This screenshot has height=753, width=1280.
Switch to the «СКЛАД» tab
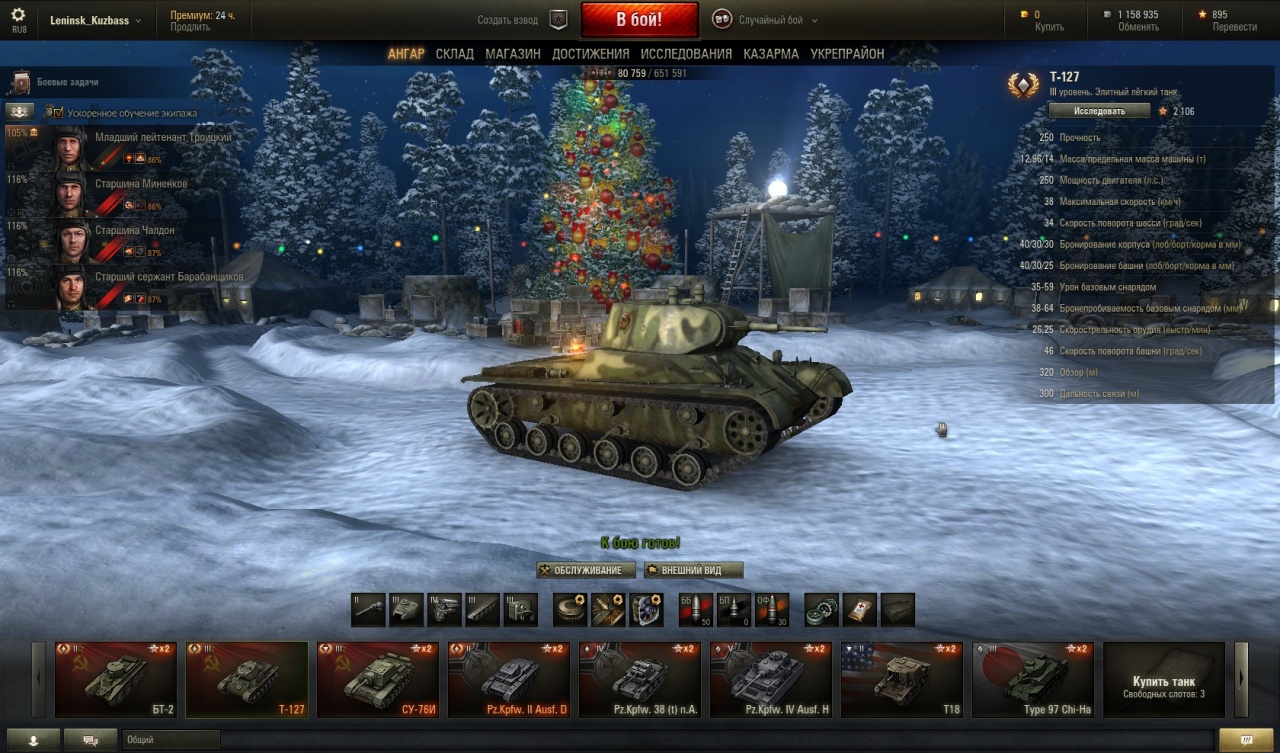click(454, 54)
